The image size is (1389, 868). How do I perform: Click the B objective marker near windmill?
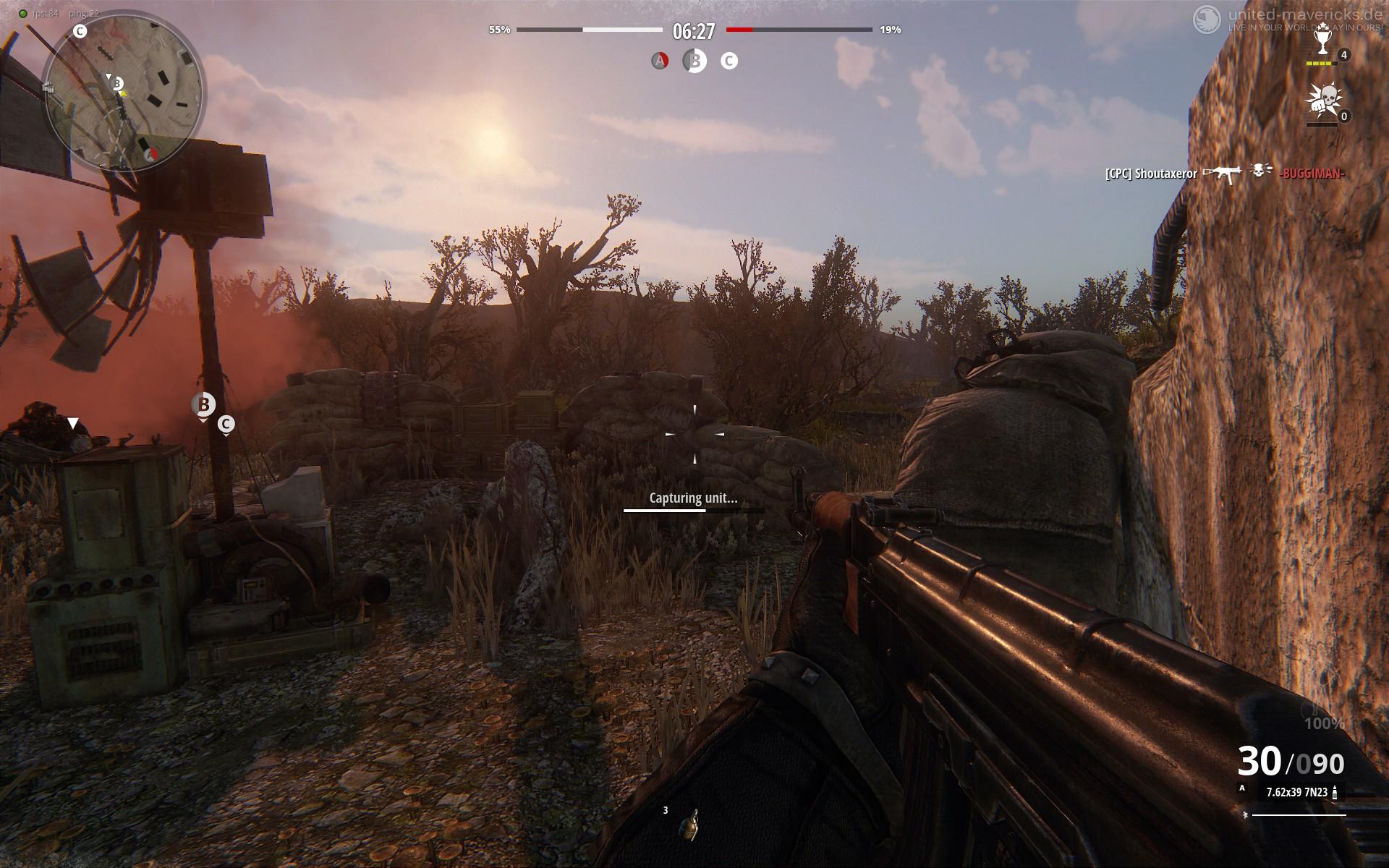pyautogui.click(x=204, y=404)
